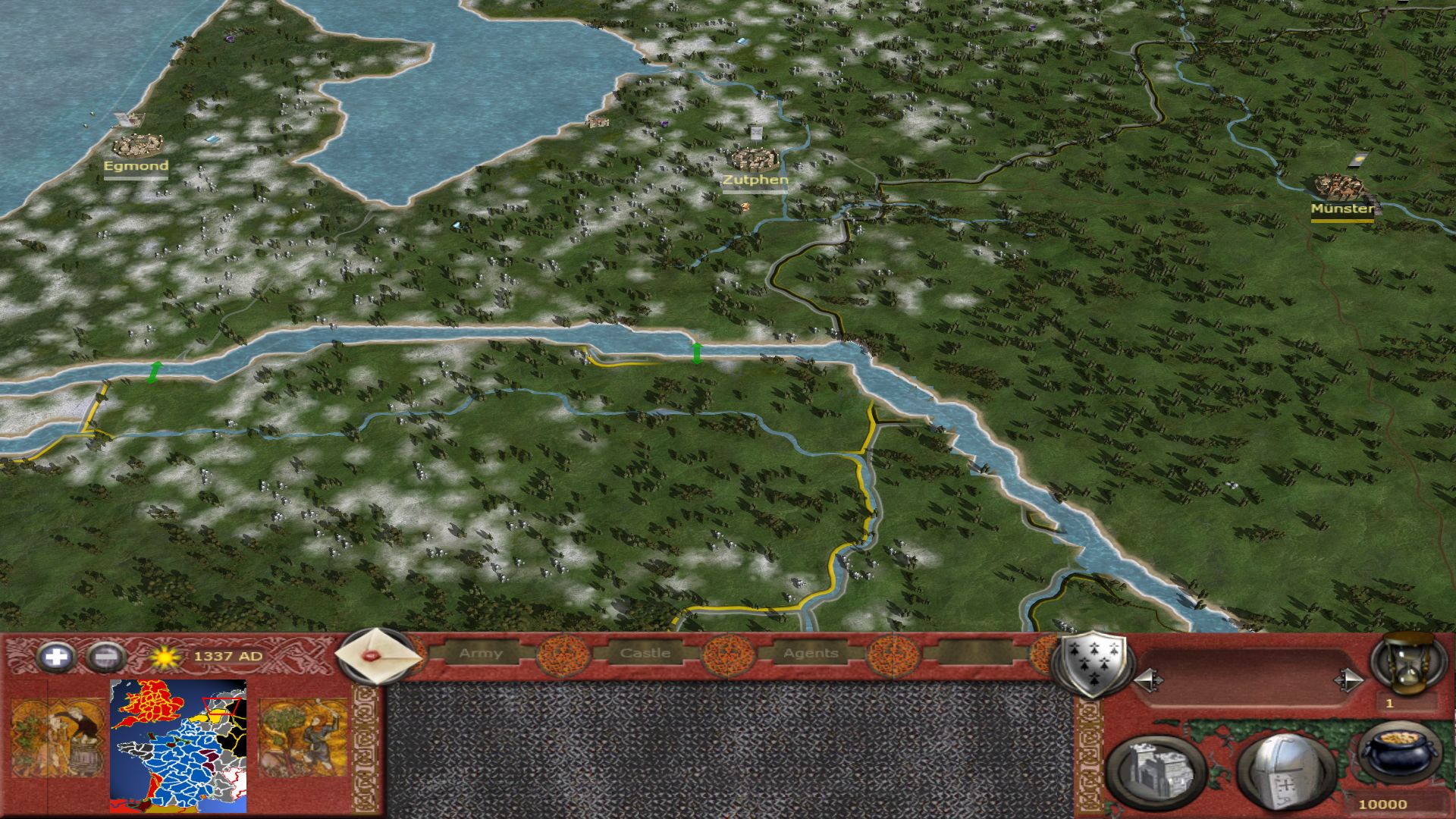
Task: Open the sealed envelope messages
Action: coord(376,655)
